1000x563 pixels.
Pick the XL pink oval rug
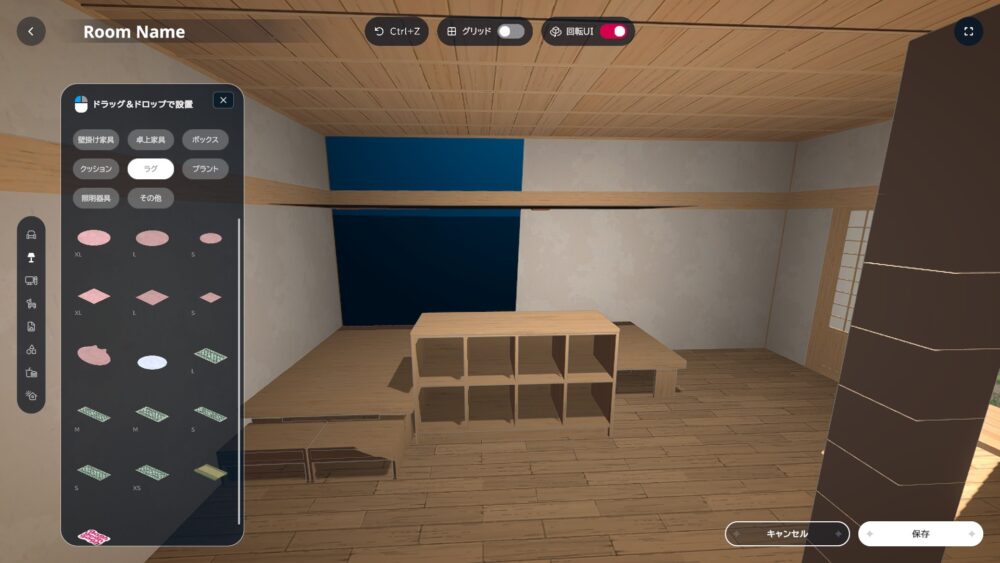pyautogui.click(x=94, y=238)
